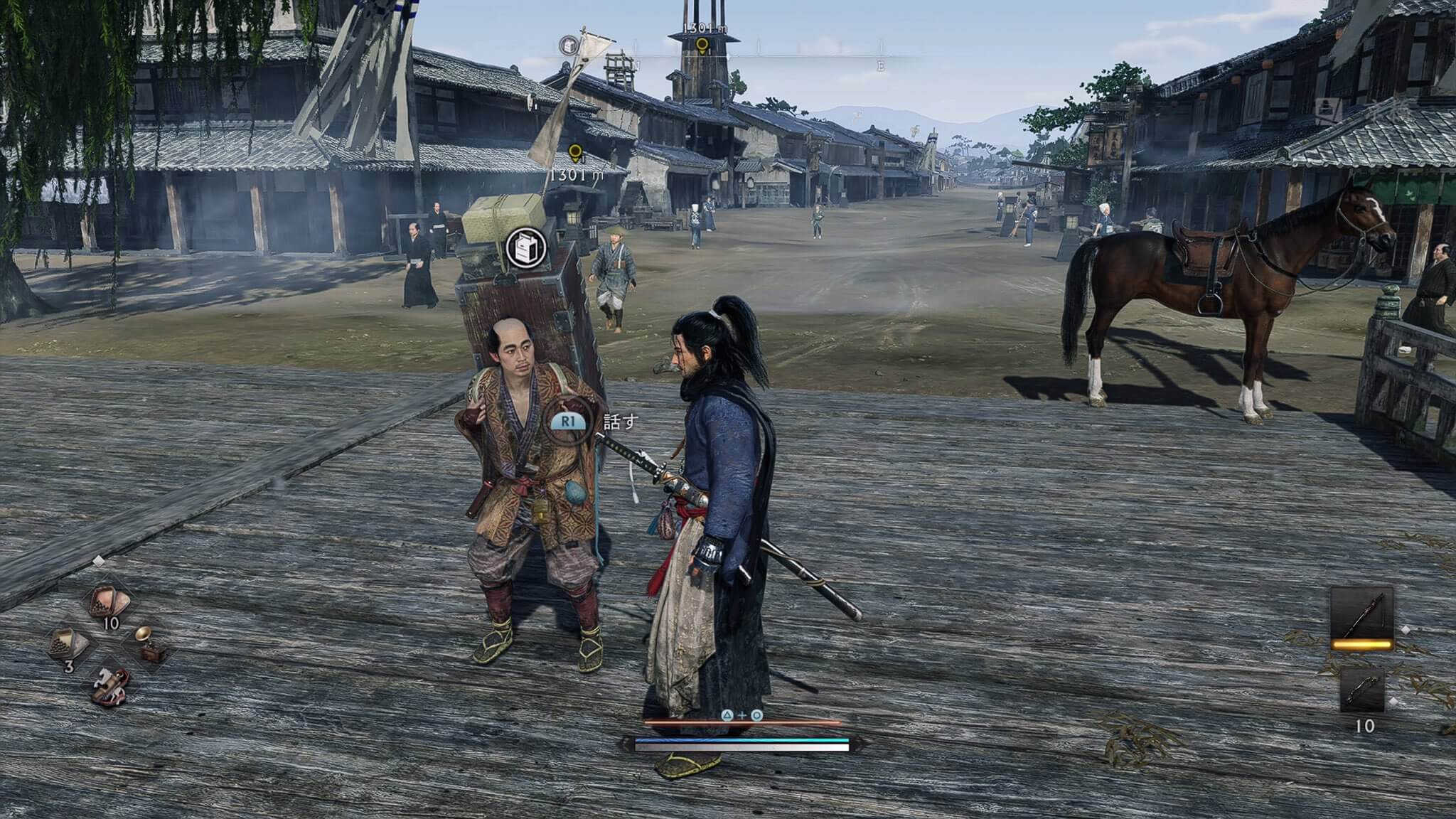Click the merchant icon above the peddler
This screenshot has height=819, width=1456.
click(526, 247)
